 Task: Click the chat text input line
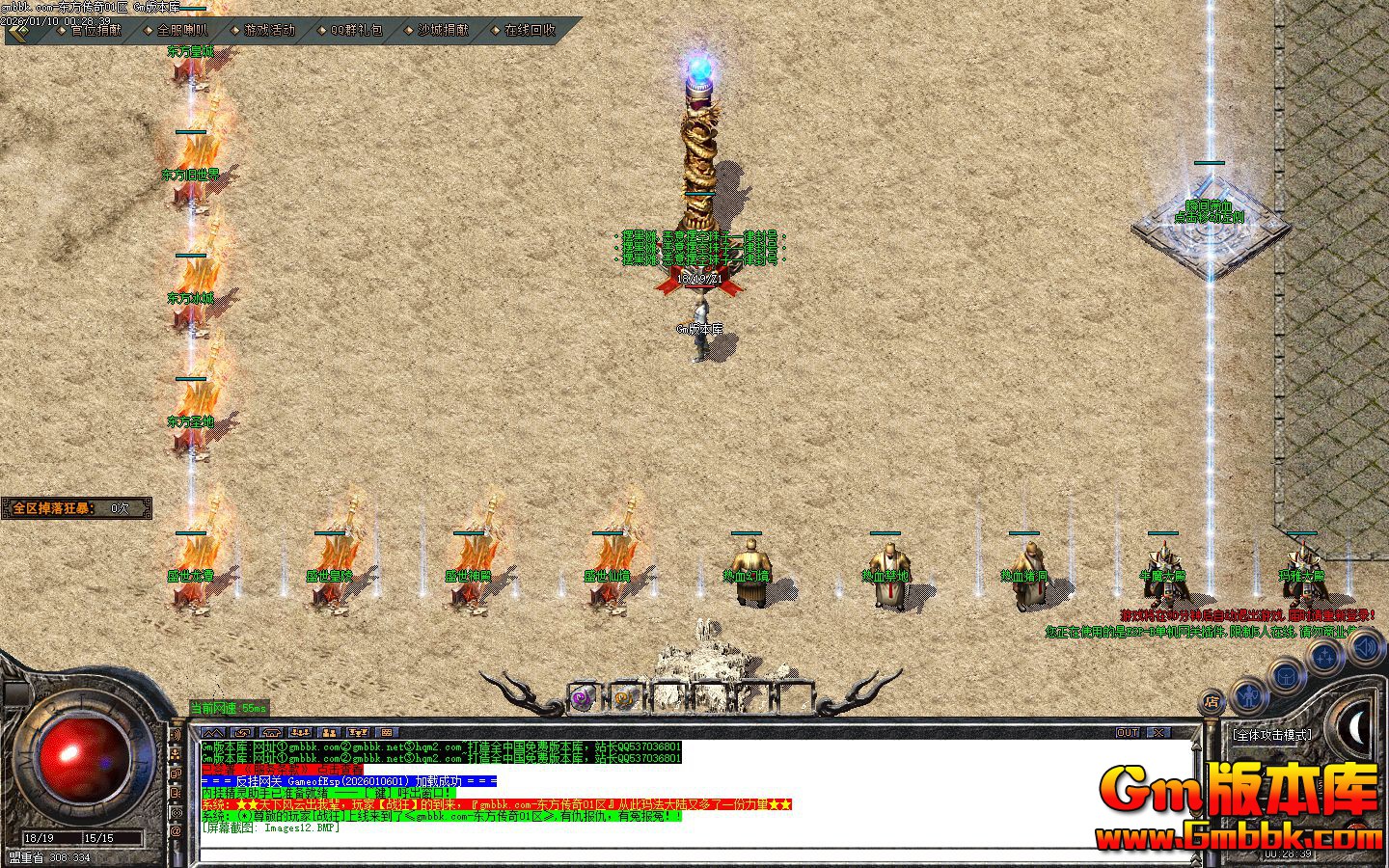point(675,854)
